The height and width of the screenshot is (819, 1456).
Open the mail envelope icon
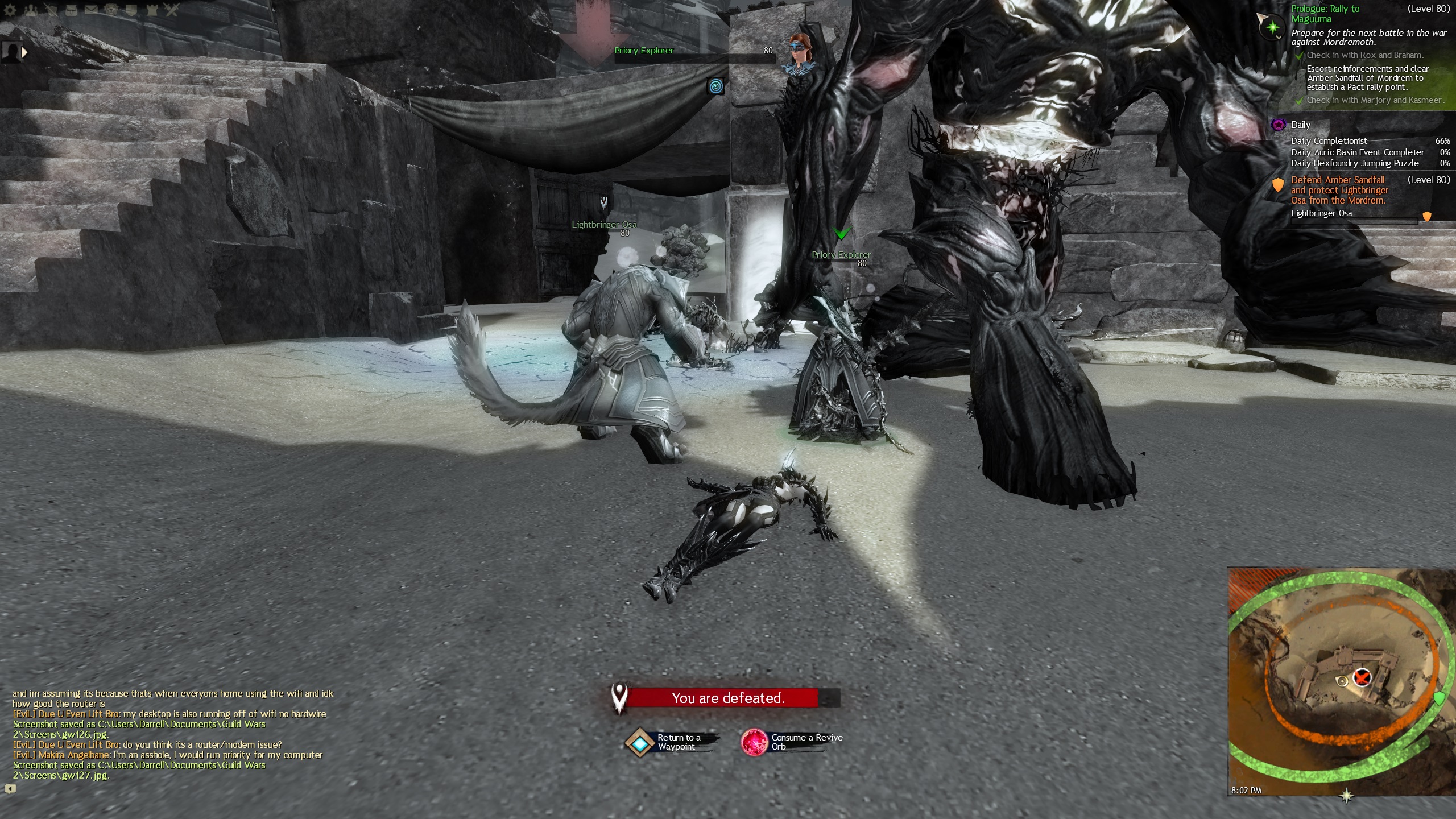(x=91, y=10)
